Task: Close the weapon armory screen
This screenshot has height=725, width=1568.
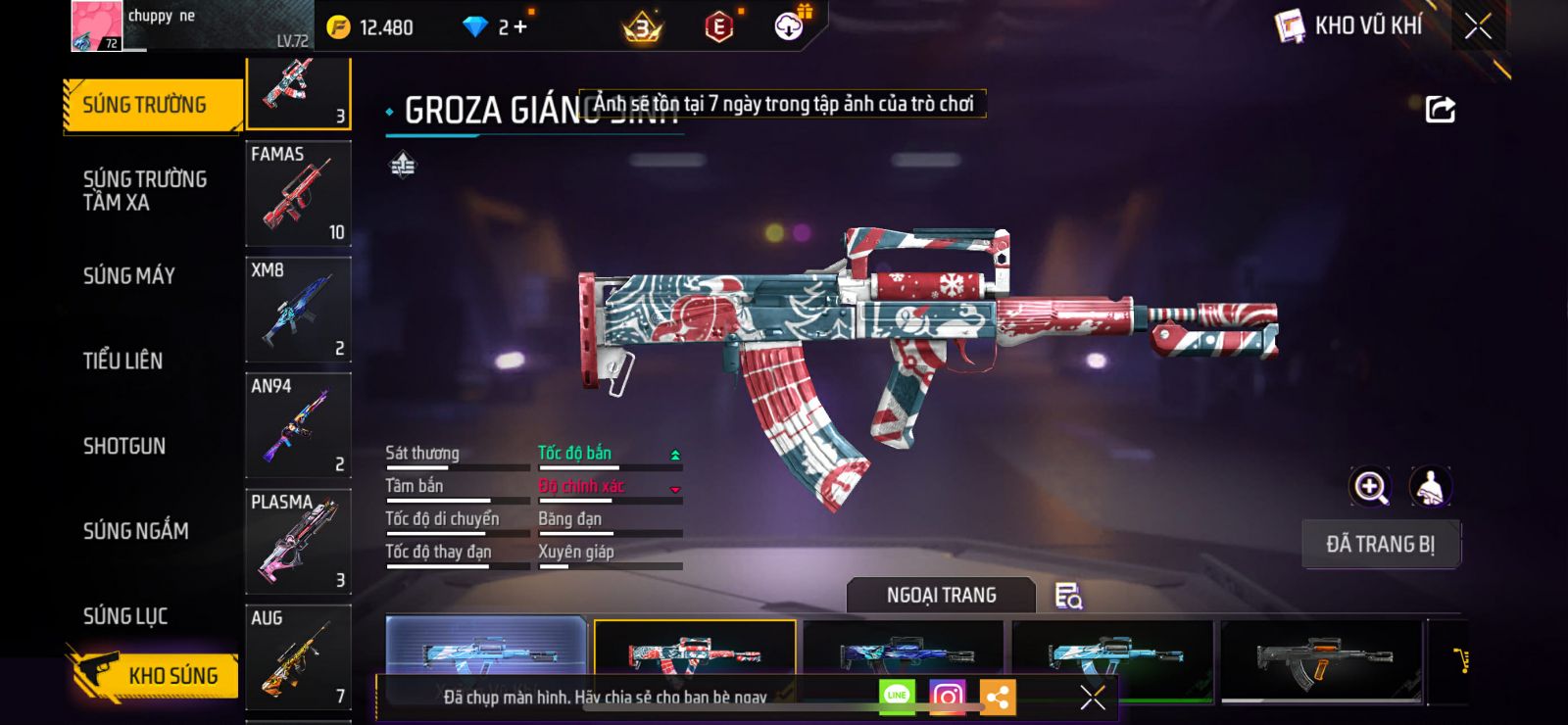Action: 1478,26
